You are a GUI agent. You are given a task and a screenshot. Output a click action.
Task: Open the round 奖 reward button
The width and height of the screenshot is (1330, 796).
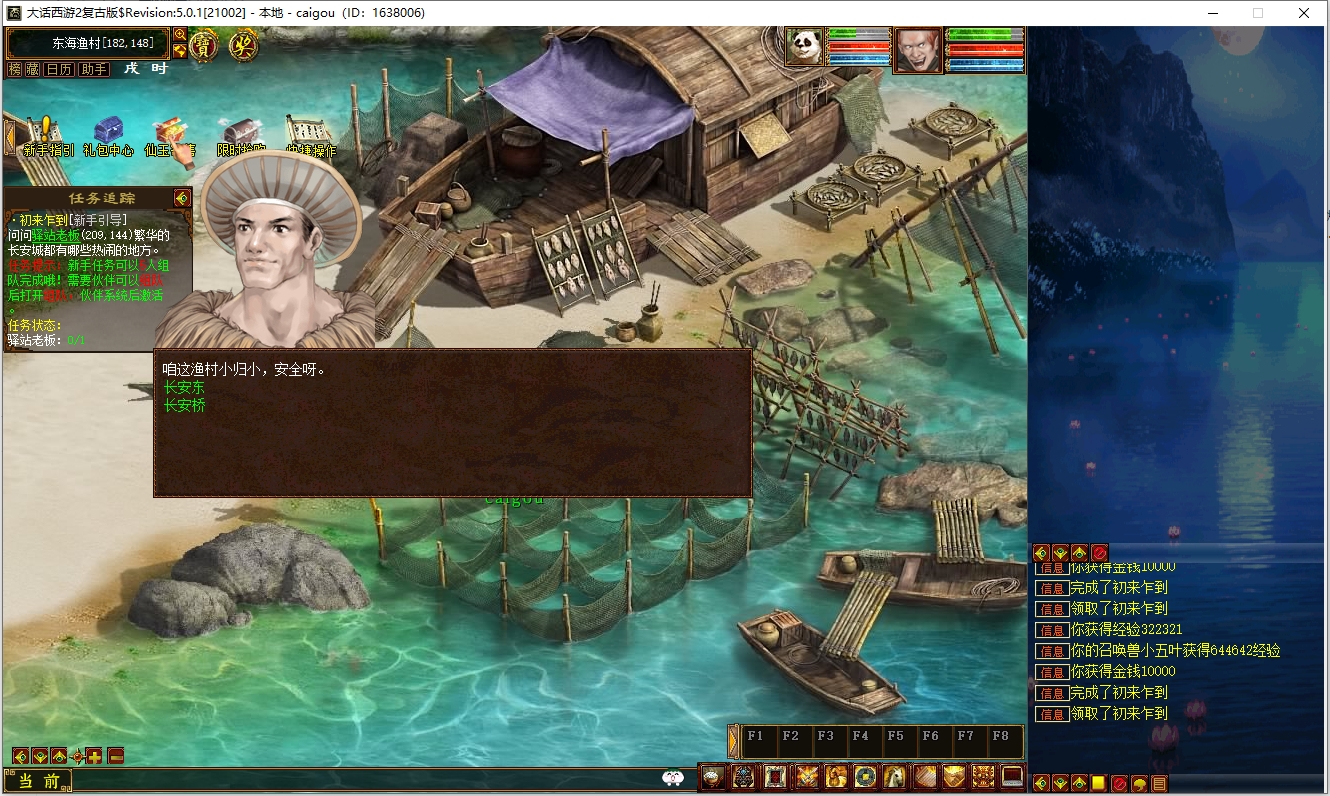243,45
